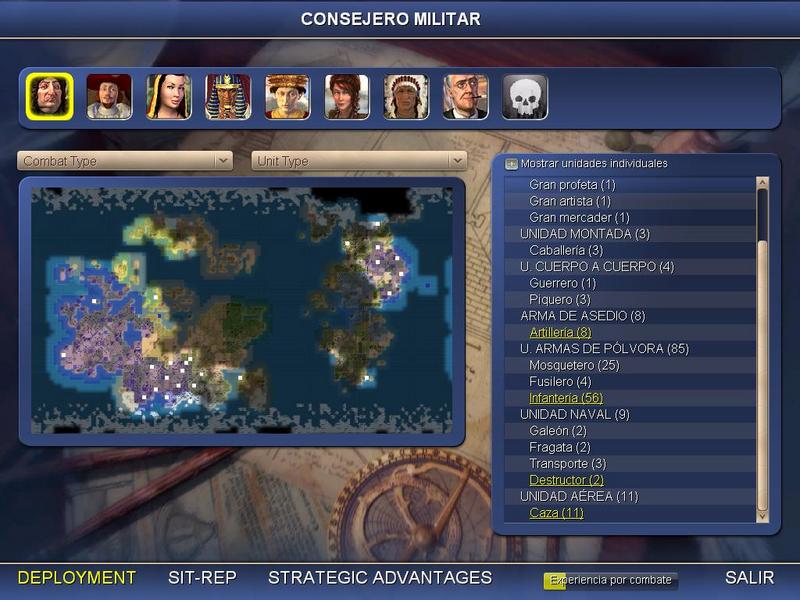
Task: Open the Combat Type dropdown
Action: (x=125, y=161)
